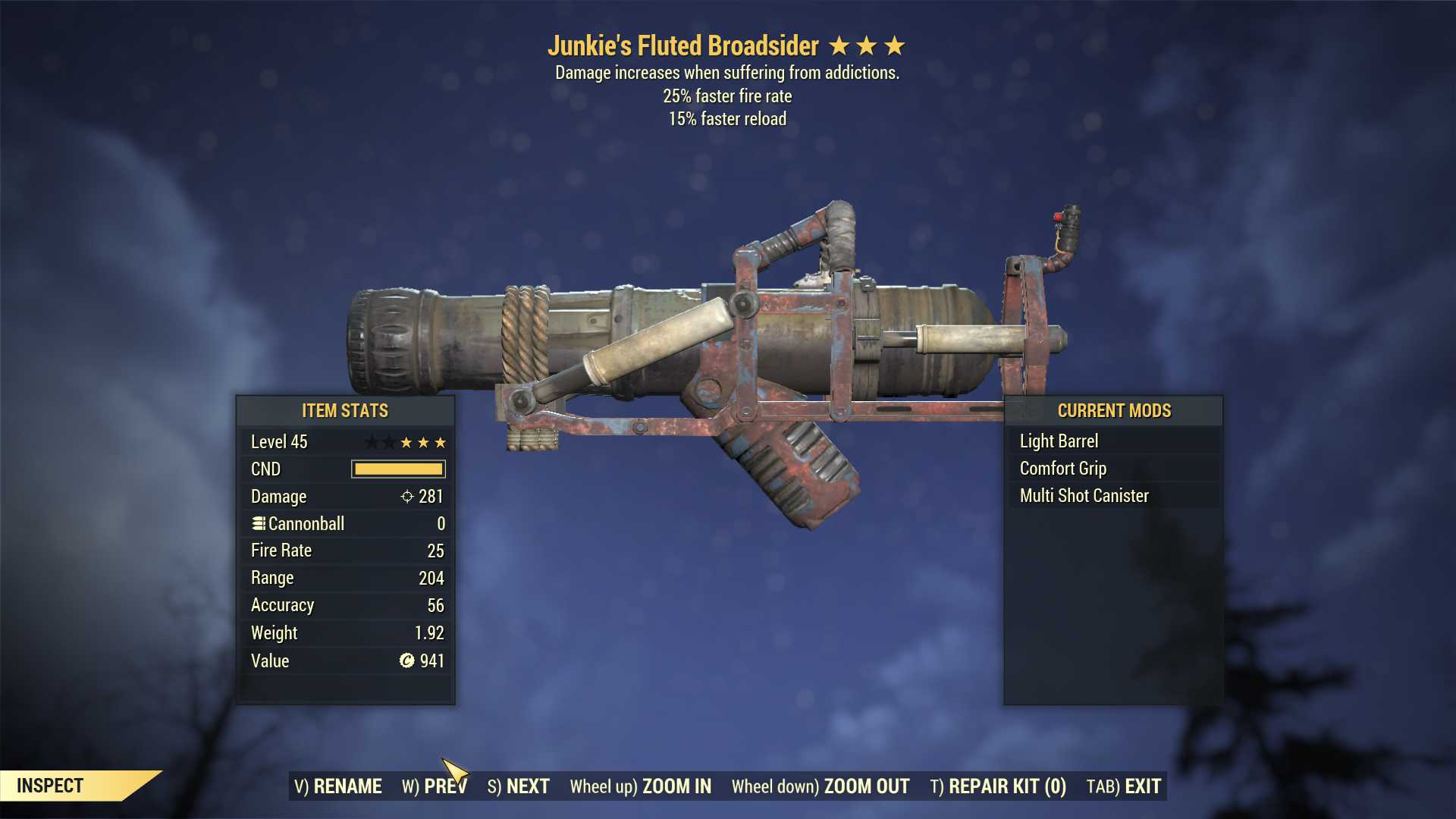The width and height of the screenshot is (1456, 819).
Task: Select the grayed-out star in Level 45 row
Action: 373,441
